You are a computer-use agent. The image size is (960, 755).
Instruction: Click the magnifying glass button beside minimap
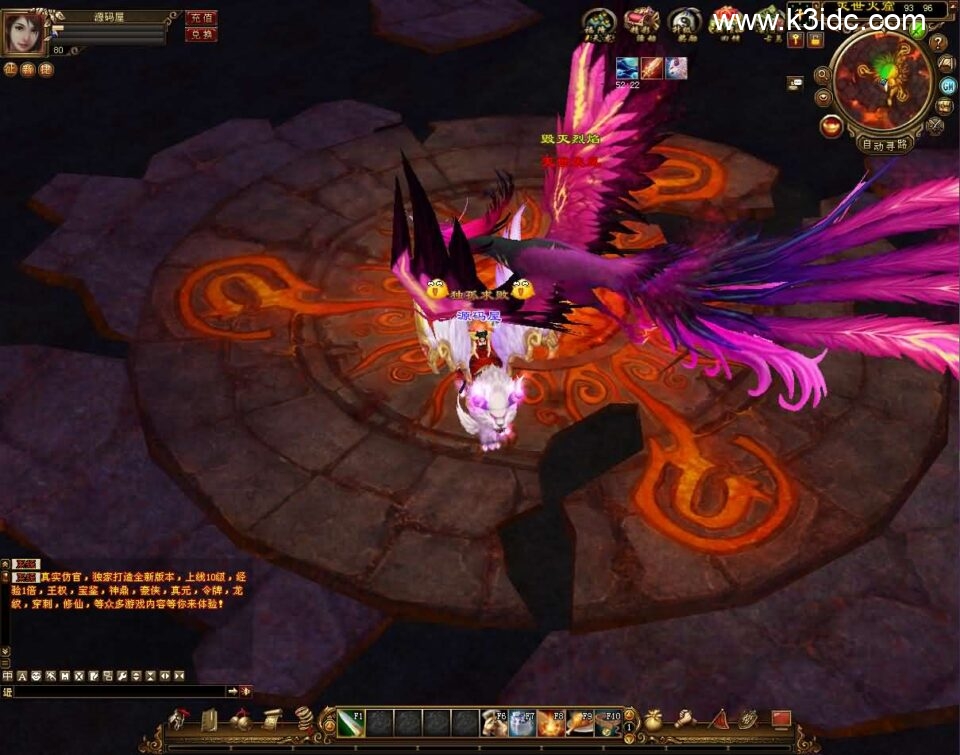click(x=822, y=74)
